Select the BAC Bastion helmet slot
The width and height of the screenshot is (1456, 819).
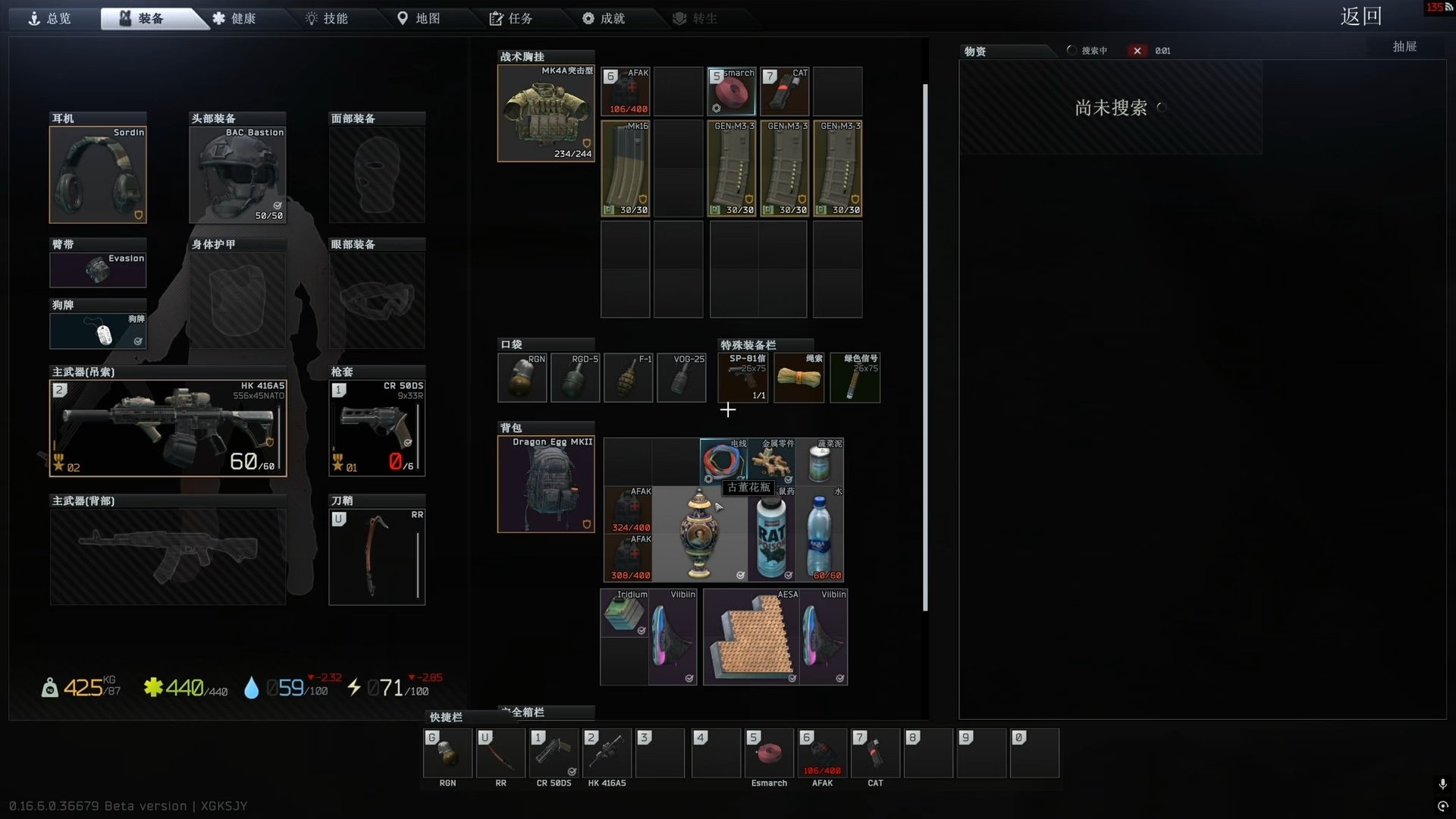(237, 174)
